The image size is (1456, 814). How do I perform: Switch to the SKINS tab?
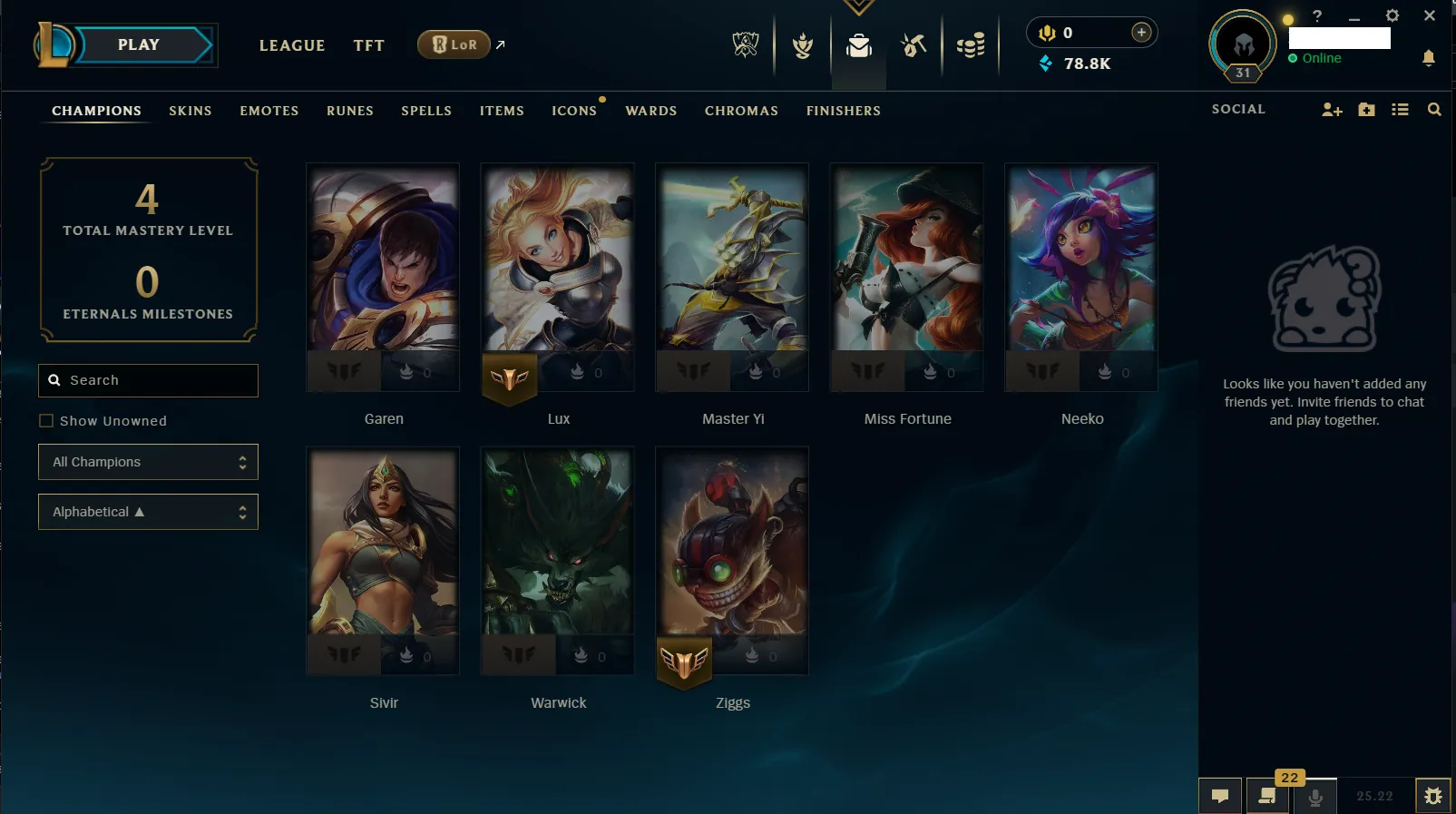pos(190,111)
